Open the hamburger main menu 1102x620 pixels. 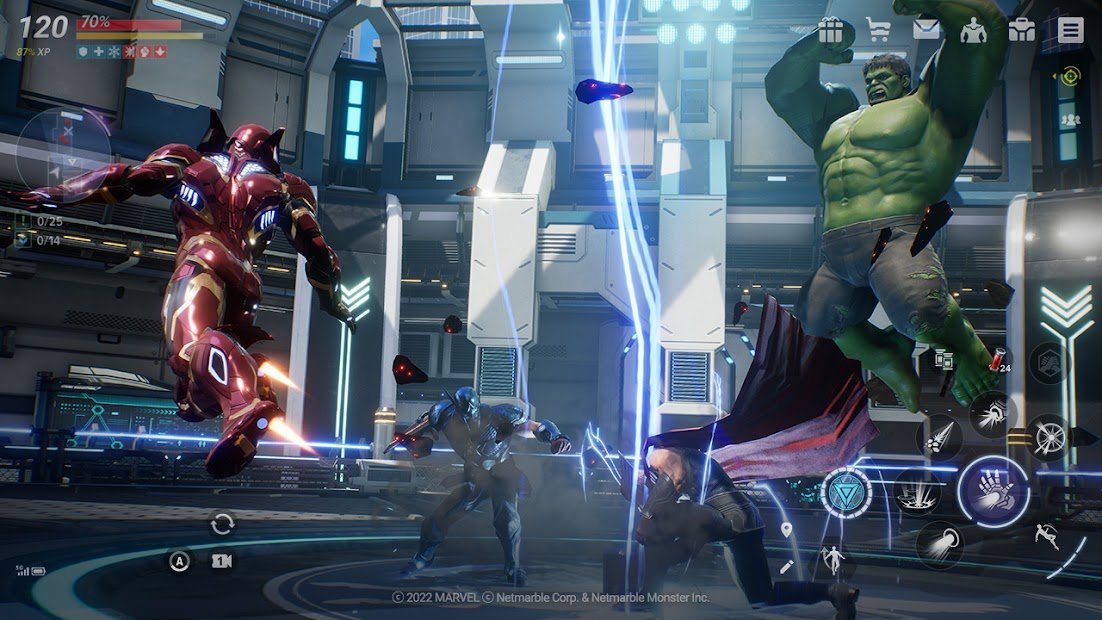pyautogui.click(x=1070, y=30)
